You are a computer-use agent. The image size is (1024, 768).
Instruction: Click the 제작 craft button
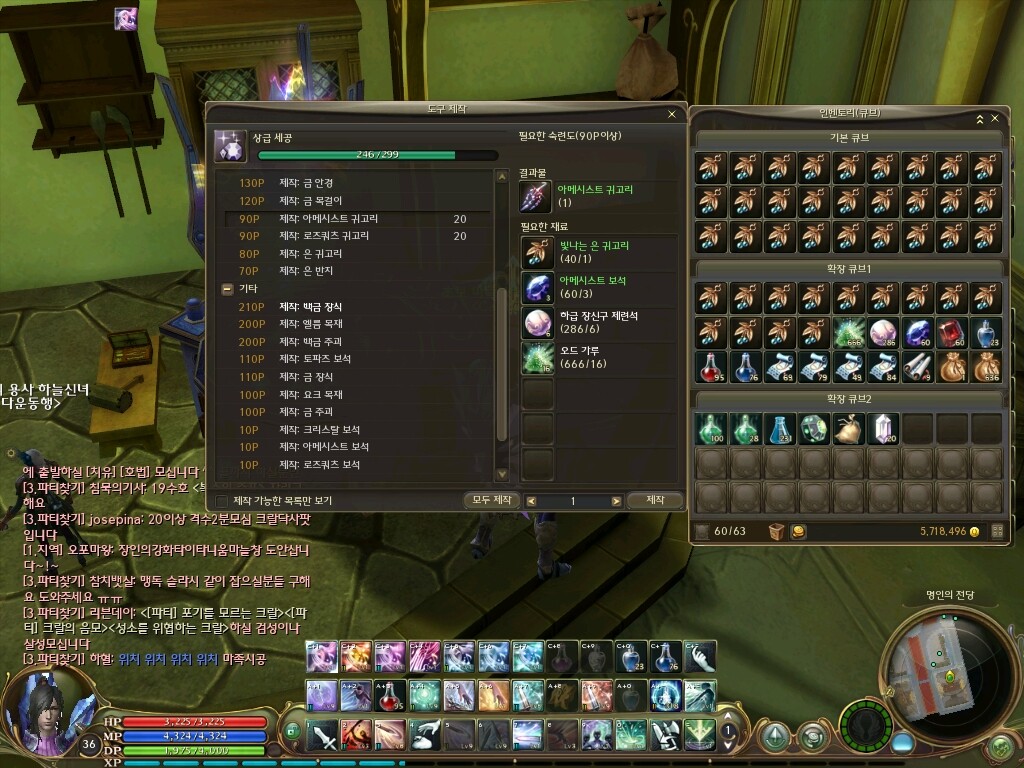pos(655,500)
